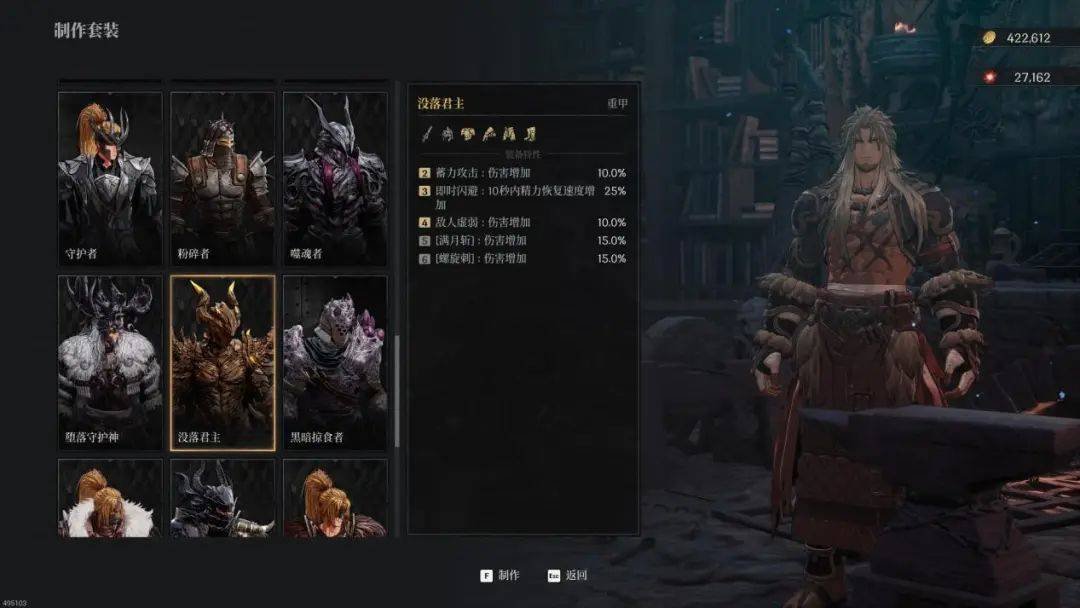
Task: Choose the 黑暗掠食者 armor set
Action: [x=335, y=362]
